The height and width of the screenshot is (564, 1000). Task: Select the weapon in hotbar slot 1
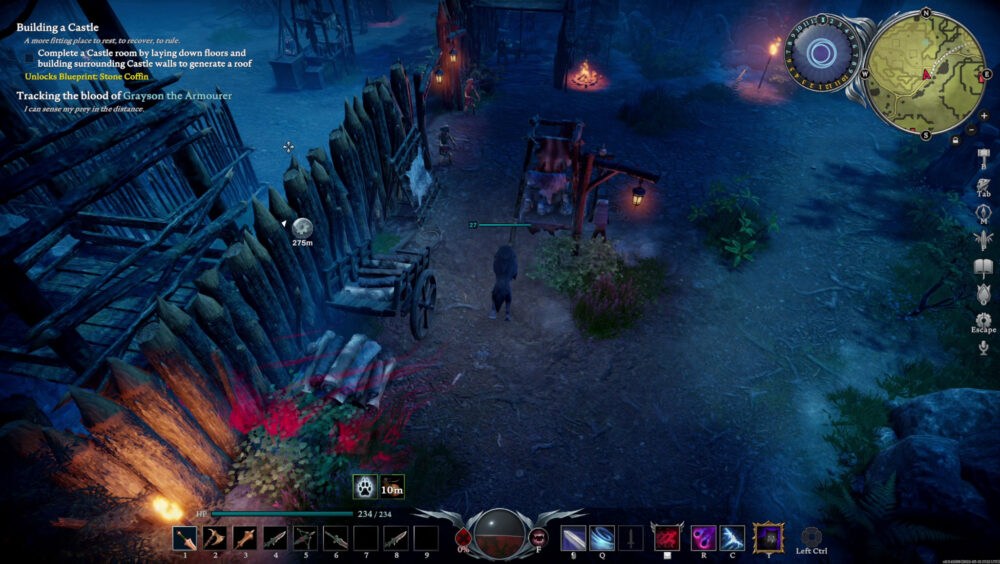(x=185, y=538)
